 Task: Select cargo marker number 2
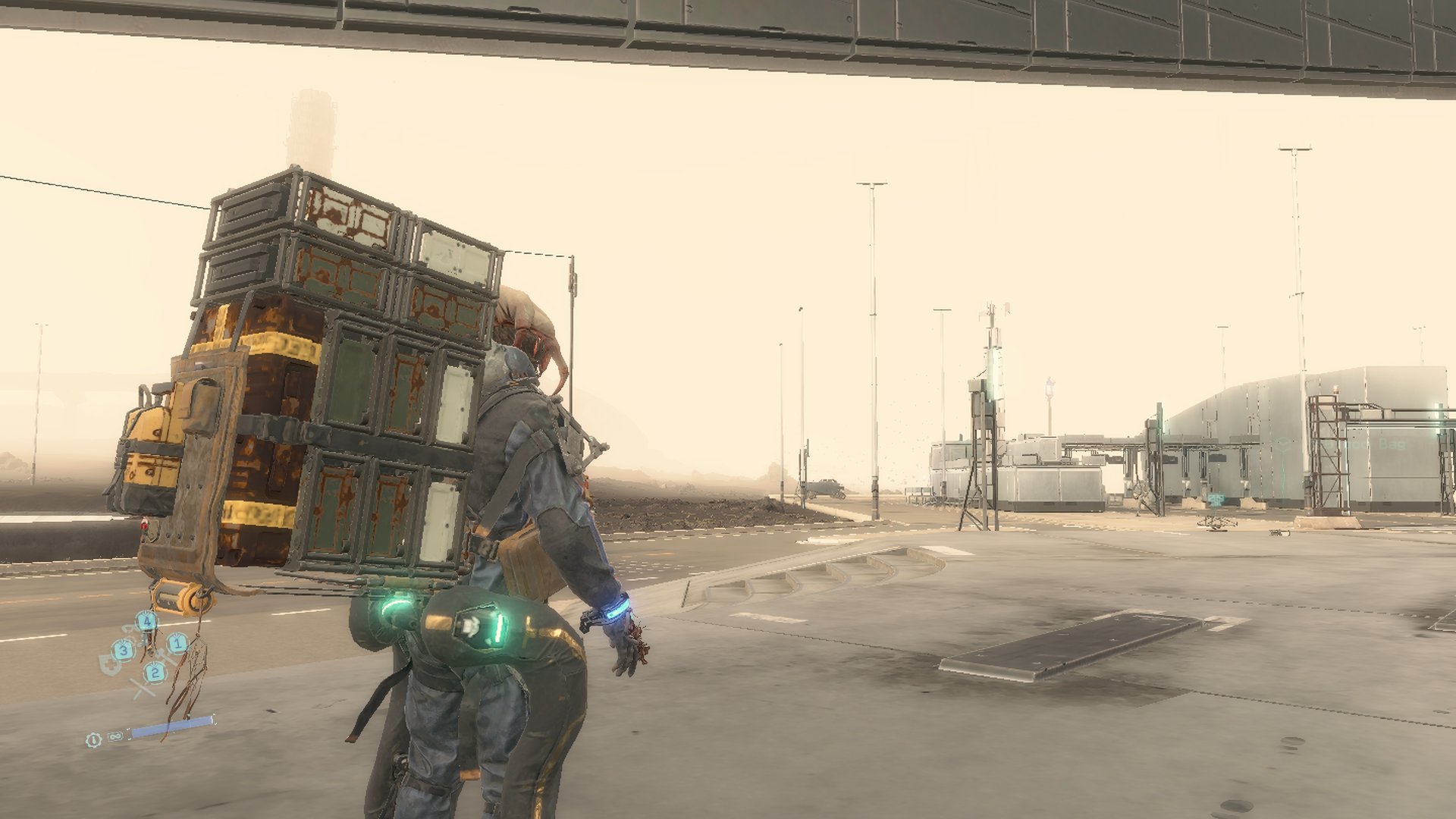pos(155,672)
